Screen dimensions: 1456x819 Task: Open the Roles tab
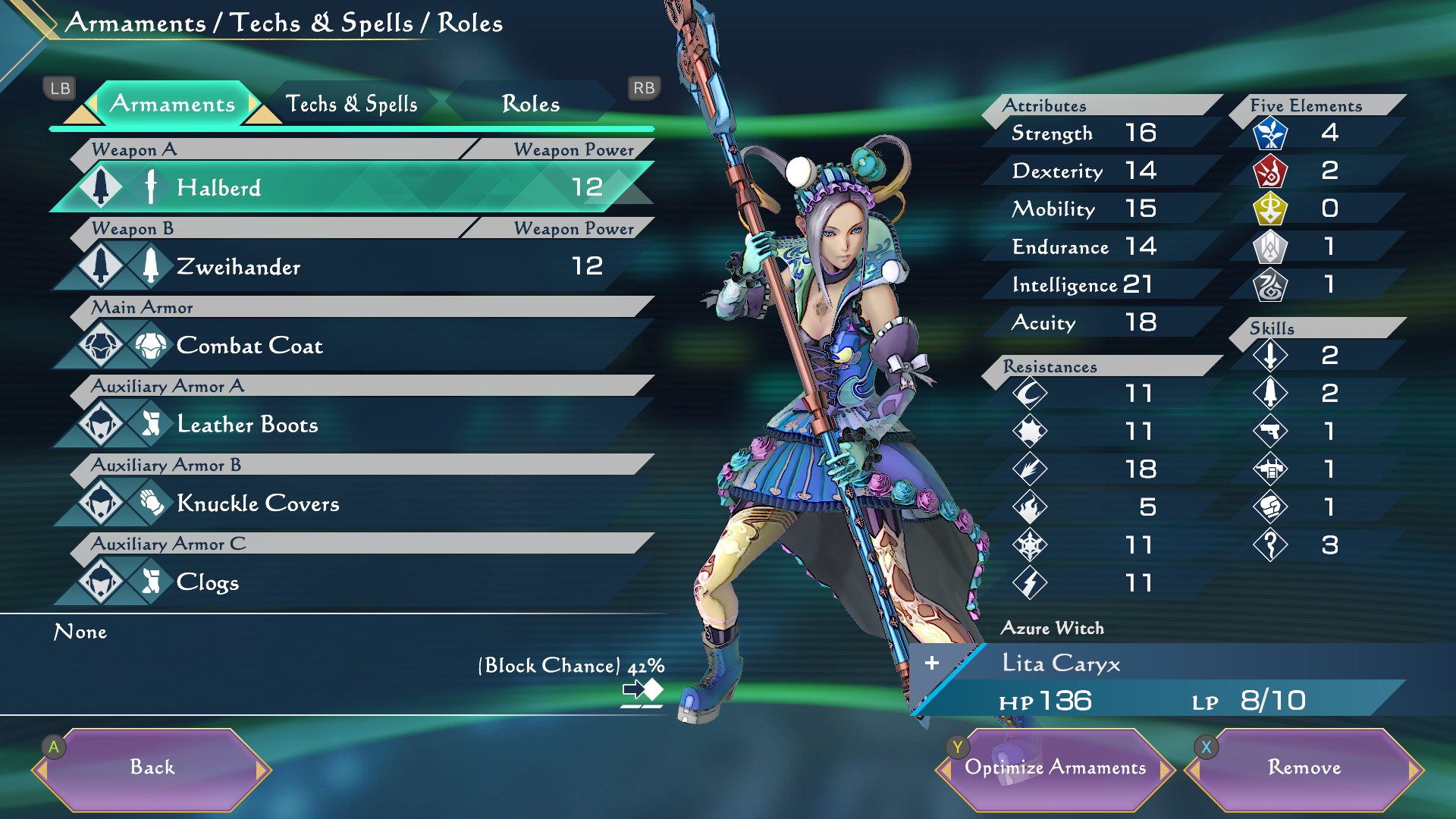click(x=530, y=104)
